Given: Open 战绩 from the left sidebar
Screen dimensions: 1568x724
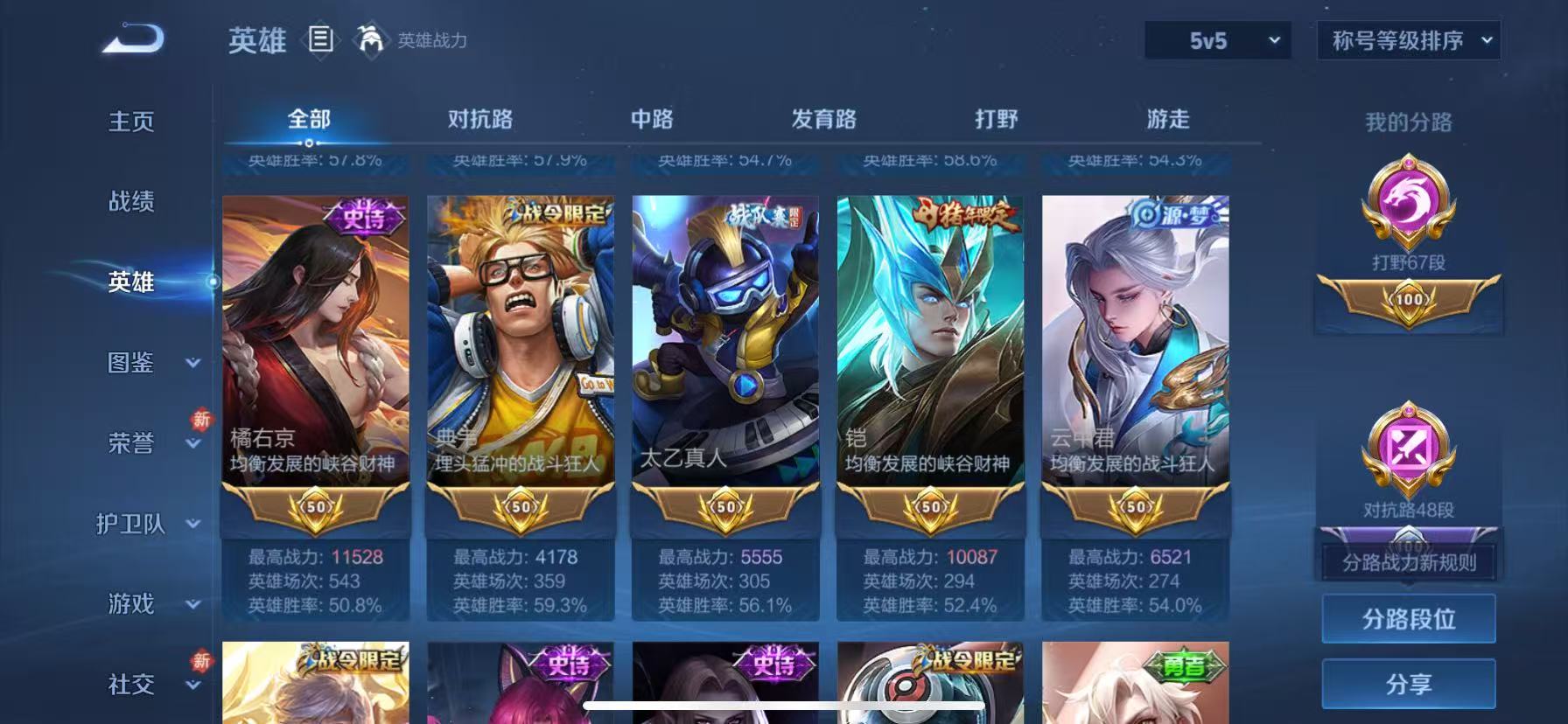Looking at the screenshot, I should 131,202.
